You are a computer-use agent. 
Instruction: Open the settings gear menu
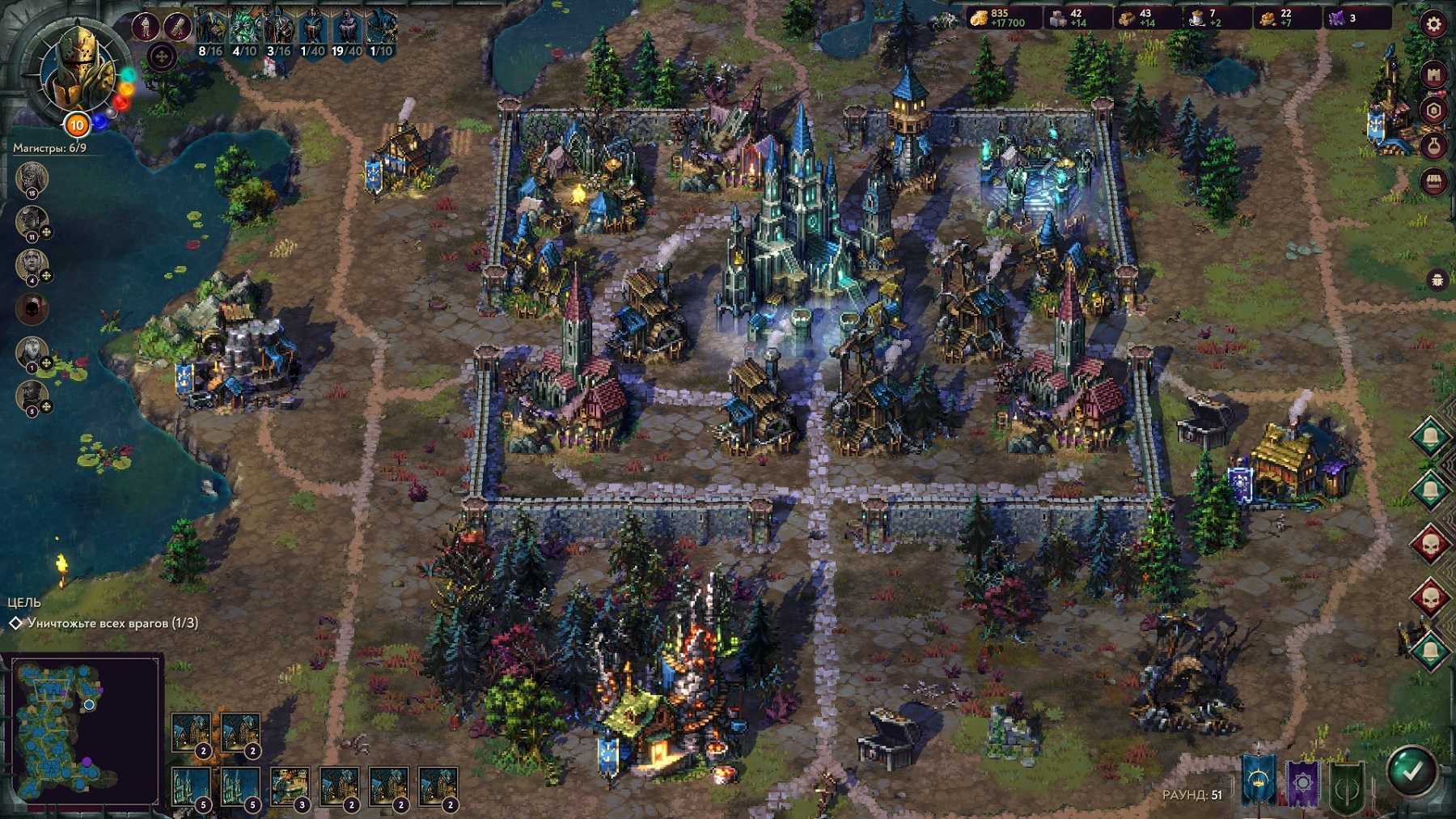point(1433,24)
